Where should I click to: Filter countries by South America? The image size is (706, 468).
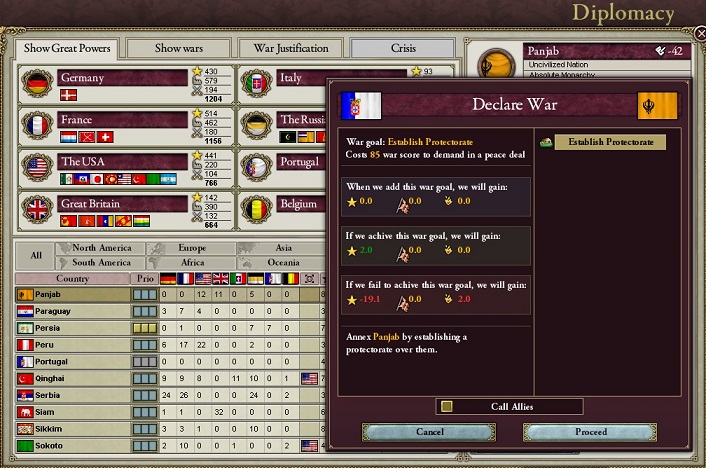101,262
